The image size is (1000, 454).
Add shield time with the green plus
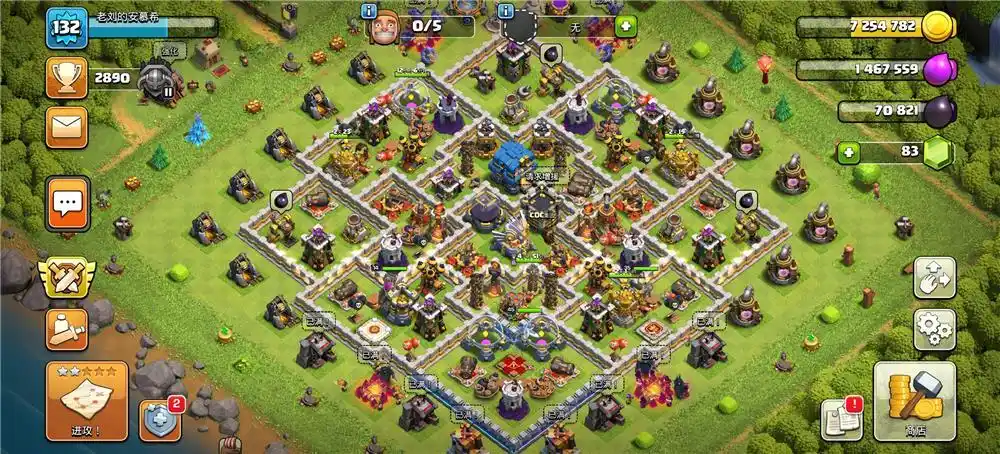tap(626, 25)
